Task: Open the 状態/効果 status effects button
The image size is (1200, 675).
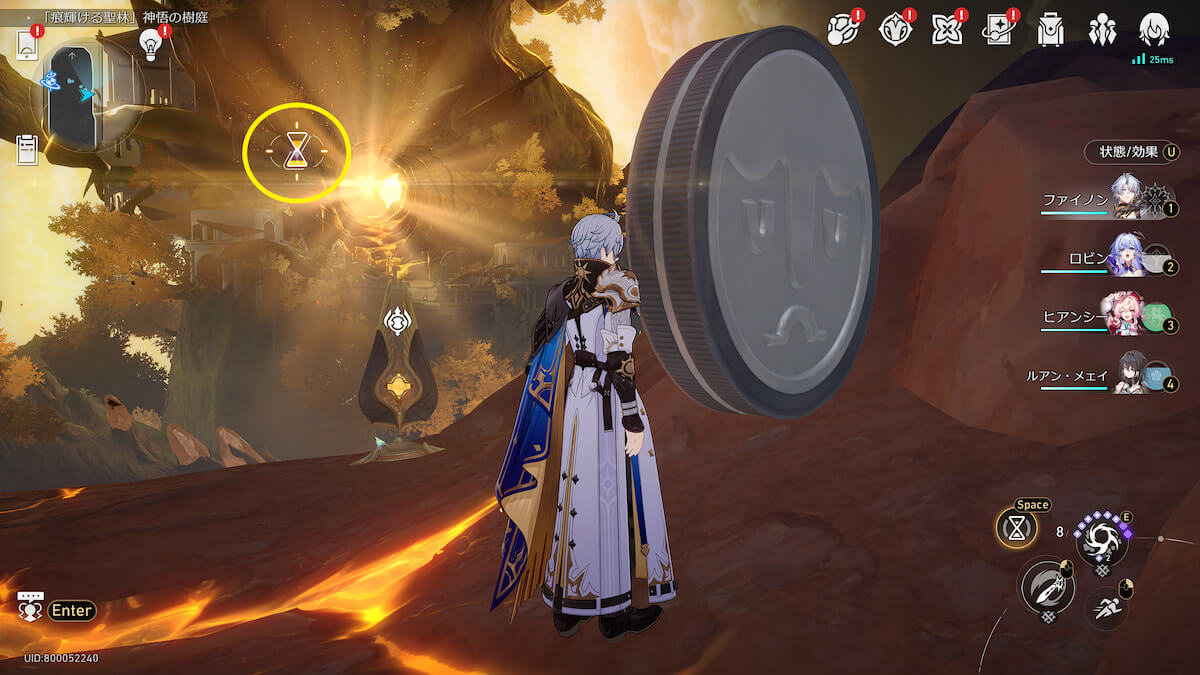Action: click(x=1131, y=152)
